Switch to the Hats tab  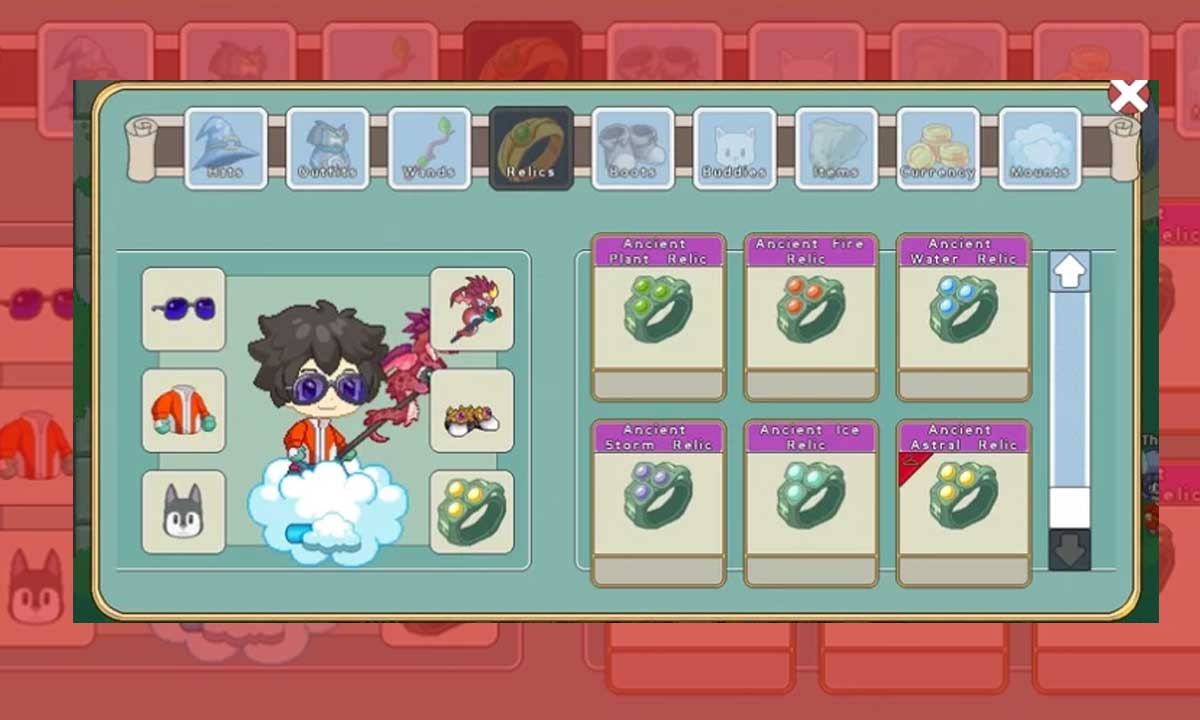(225, 148)
